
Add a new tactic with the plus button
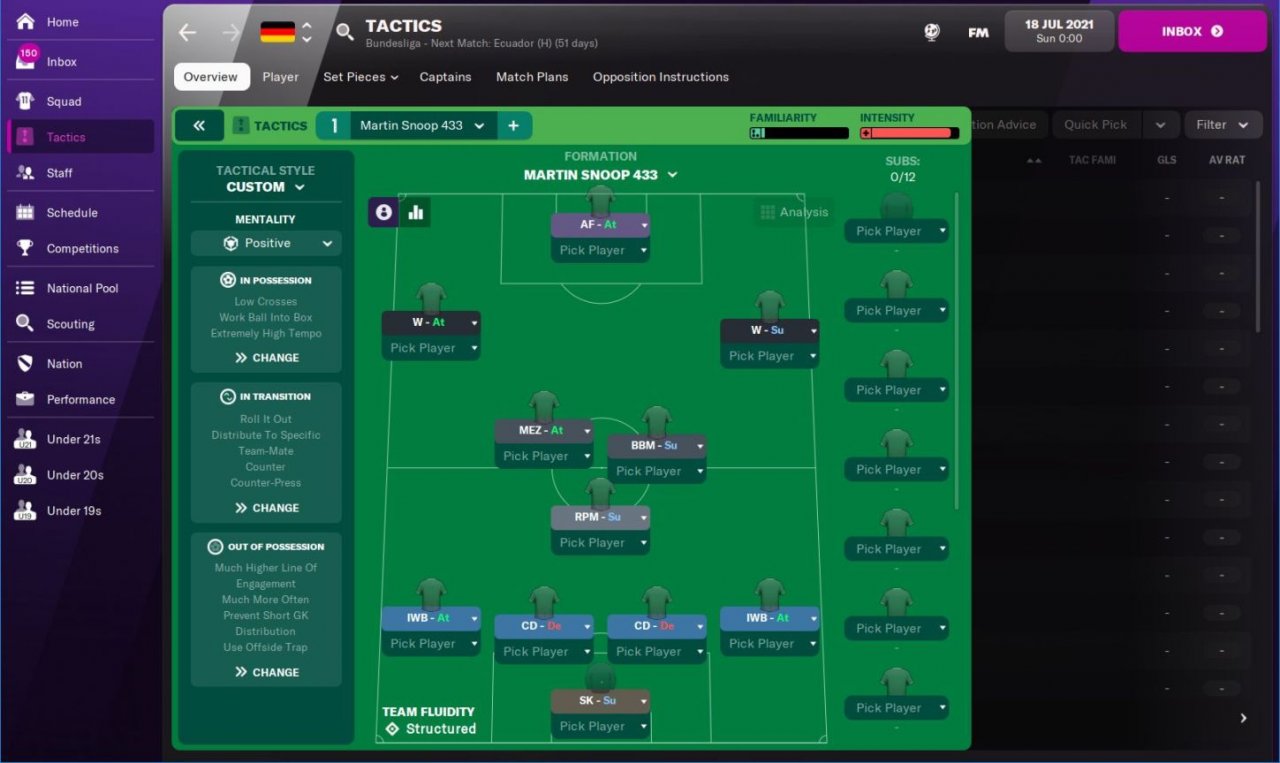pyautogui.click(x=513, y=126)
